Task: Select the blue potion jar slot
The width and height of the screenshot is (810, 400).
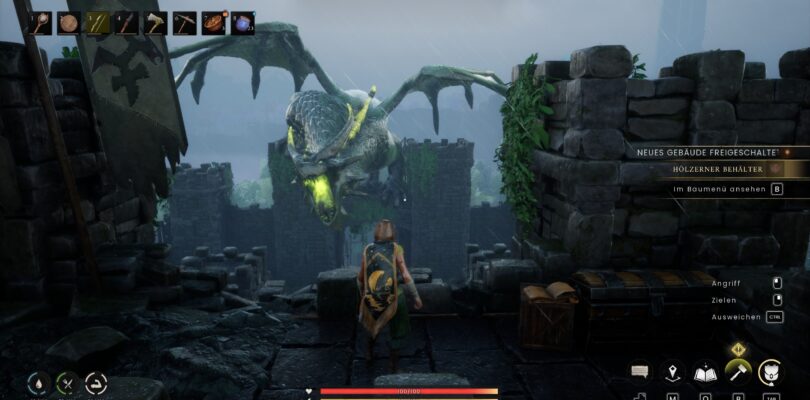Action: 243,22
